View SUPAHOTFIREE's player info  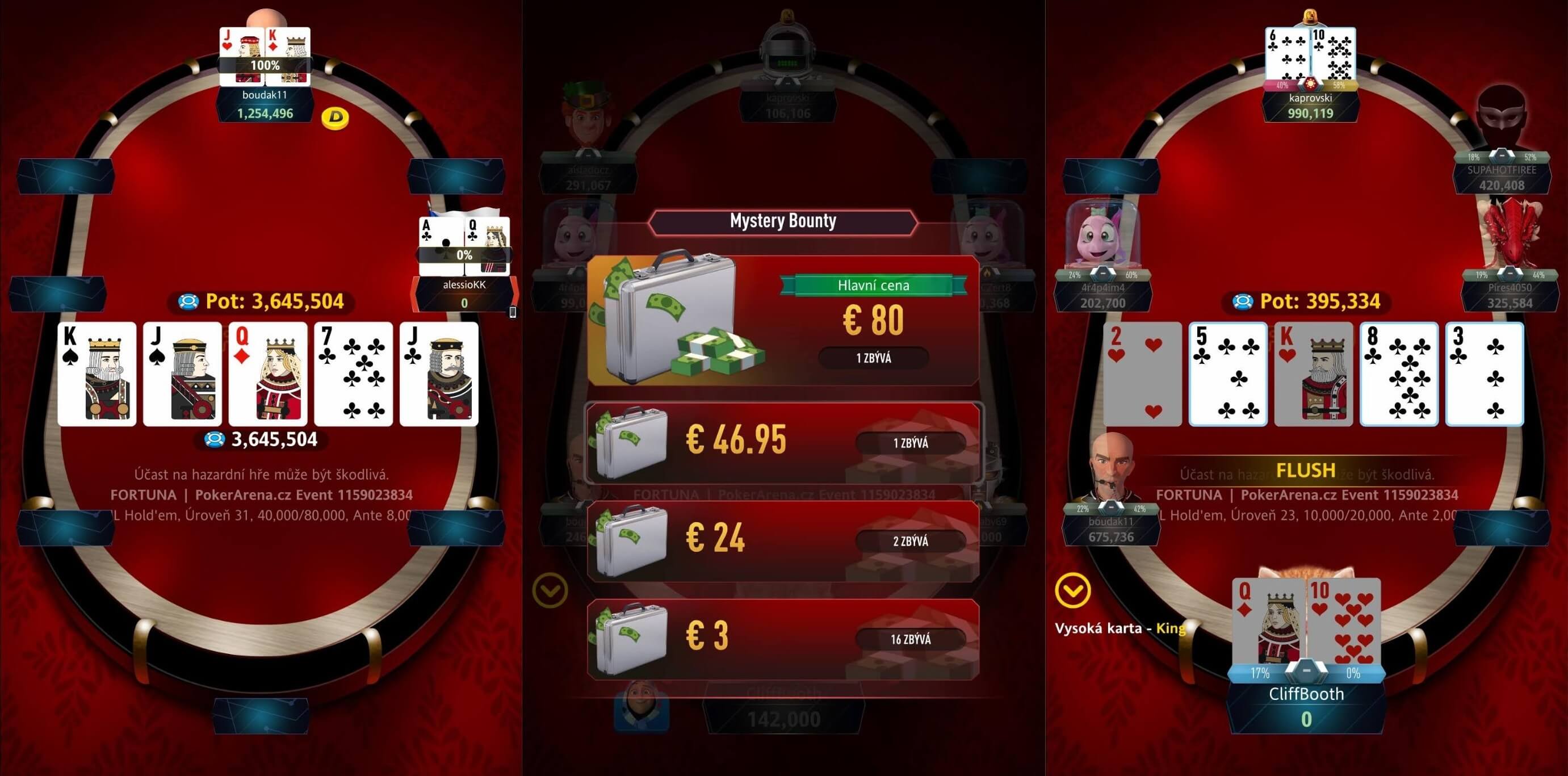(x=1501, y=178)
